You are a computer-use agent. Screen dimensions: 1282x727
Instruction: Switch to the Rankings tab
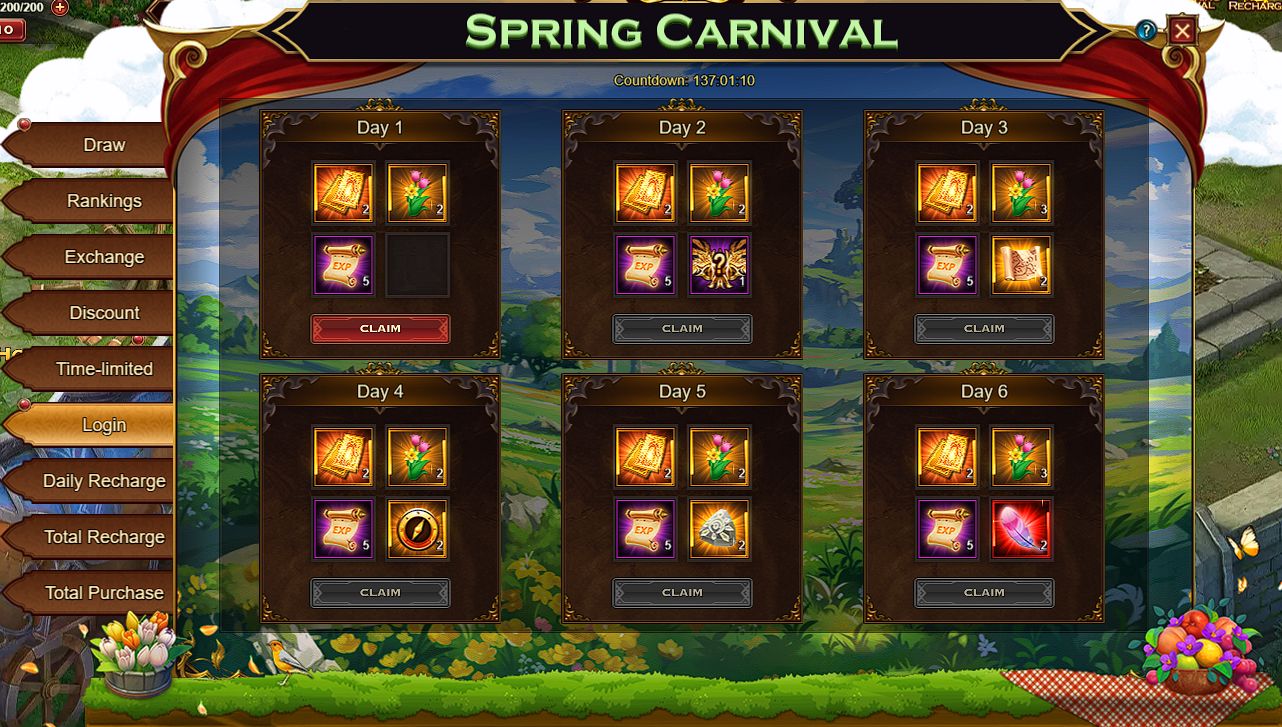pyautogui.click(x=104, y=201)
